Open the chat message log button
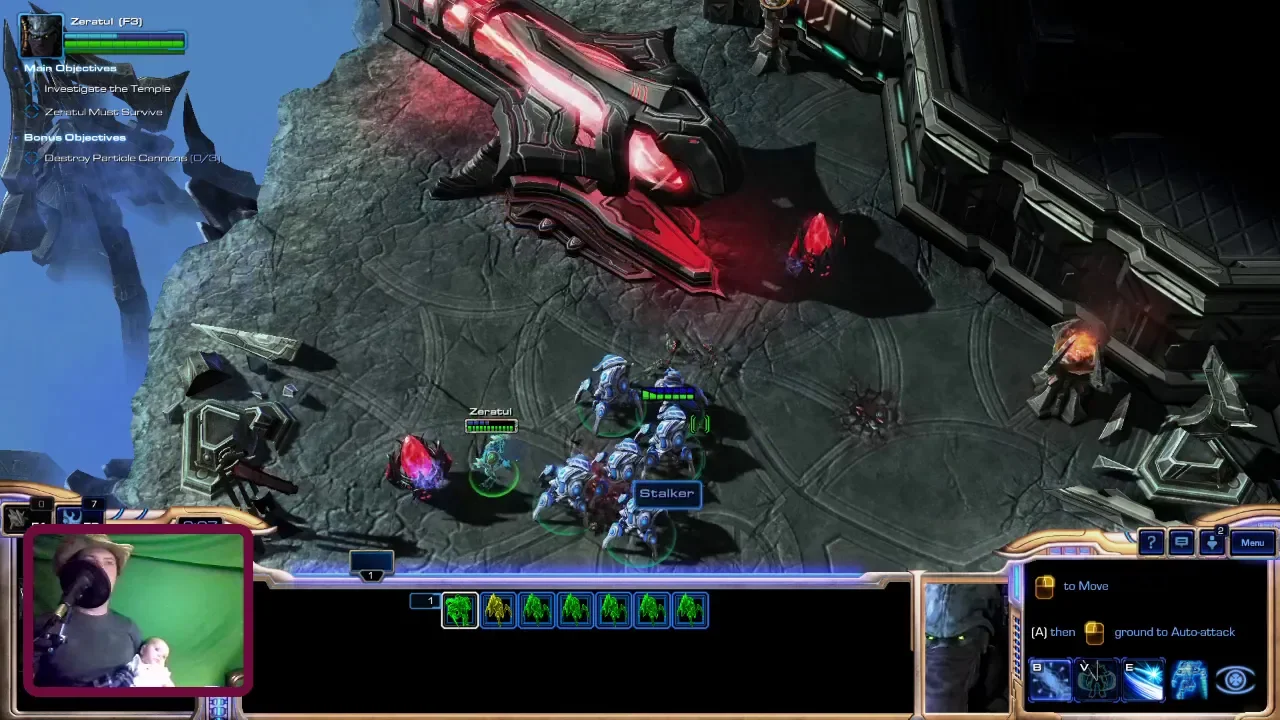The width and height of the screenshot is (1280, 720). click(x=1181, y=543)
